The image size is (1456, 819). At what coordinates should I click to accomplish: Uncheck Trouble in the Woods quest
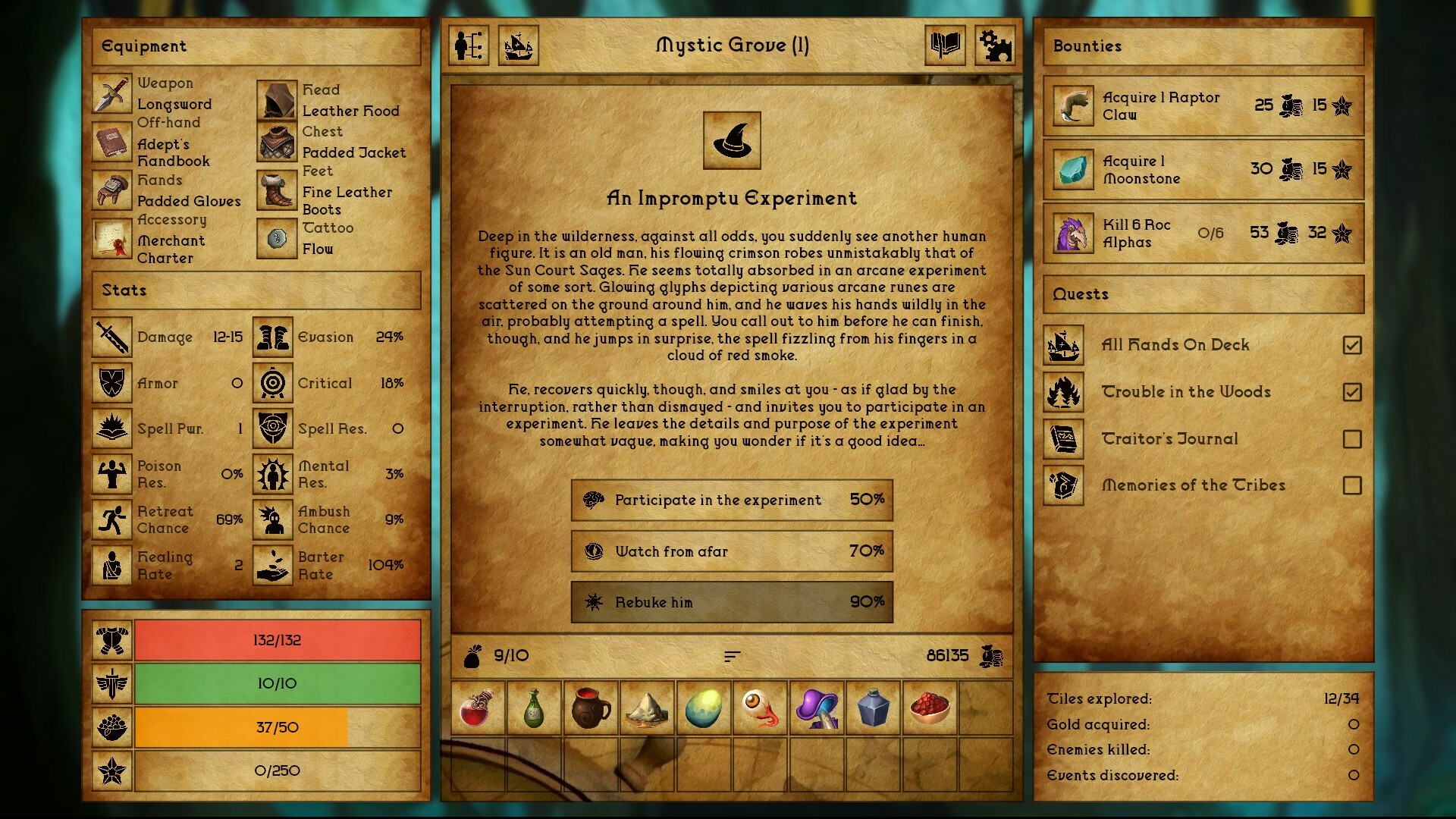1353,391
